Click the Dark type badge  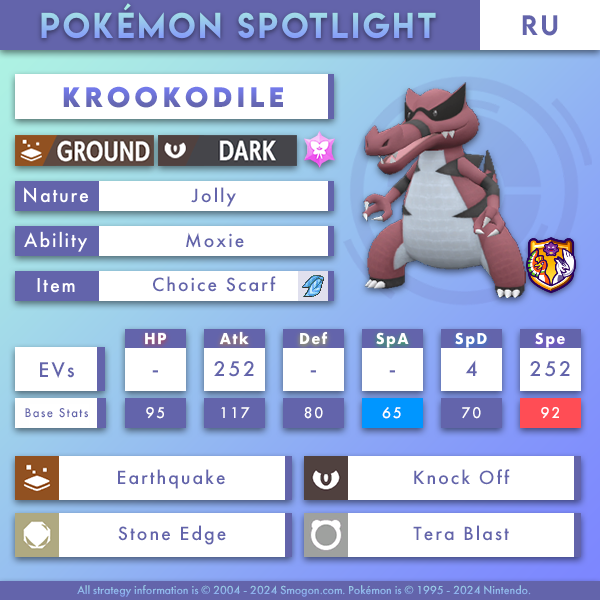pos(228,151)
